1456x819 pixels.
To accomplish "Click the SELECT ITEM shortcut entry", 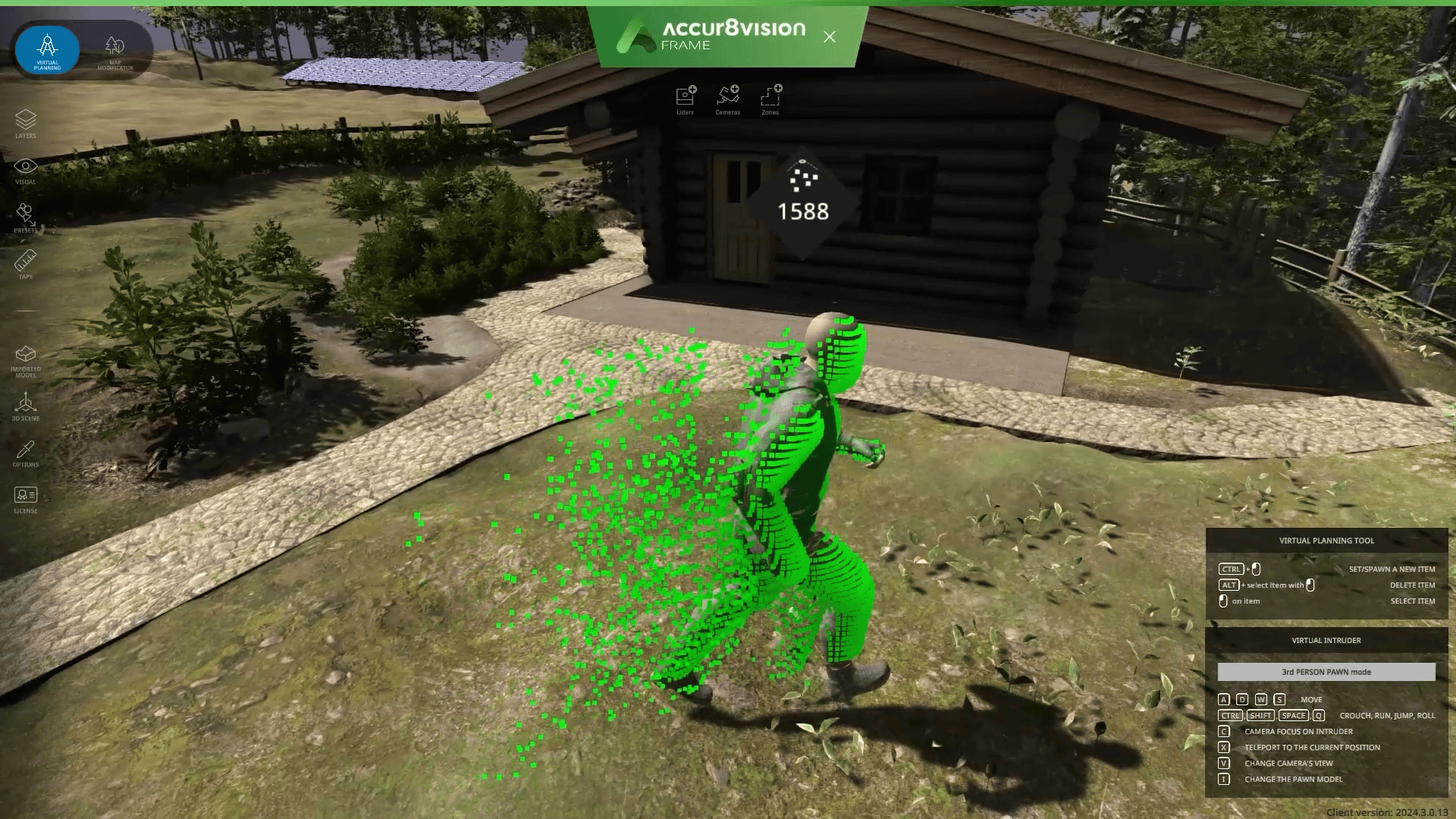I will [1412, 601].
